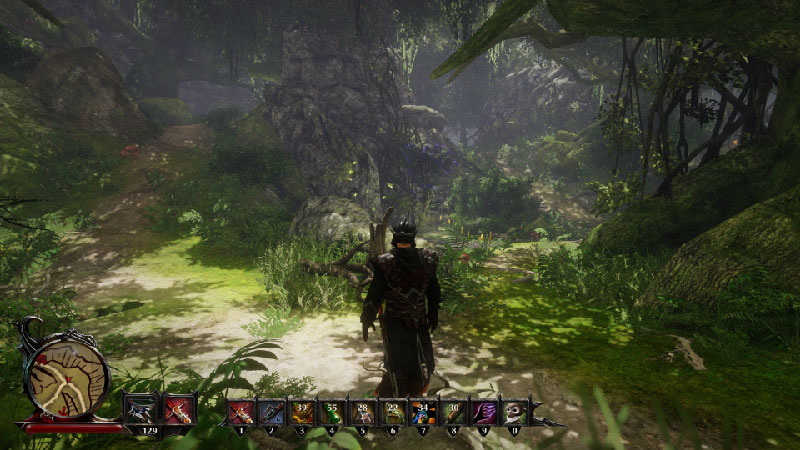
Task: Use the item stack of 30 in slot 8
Action: [x=454, y=412]
